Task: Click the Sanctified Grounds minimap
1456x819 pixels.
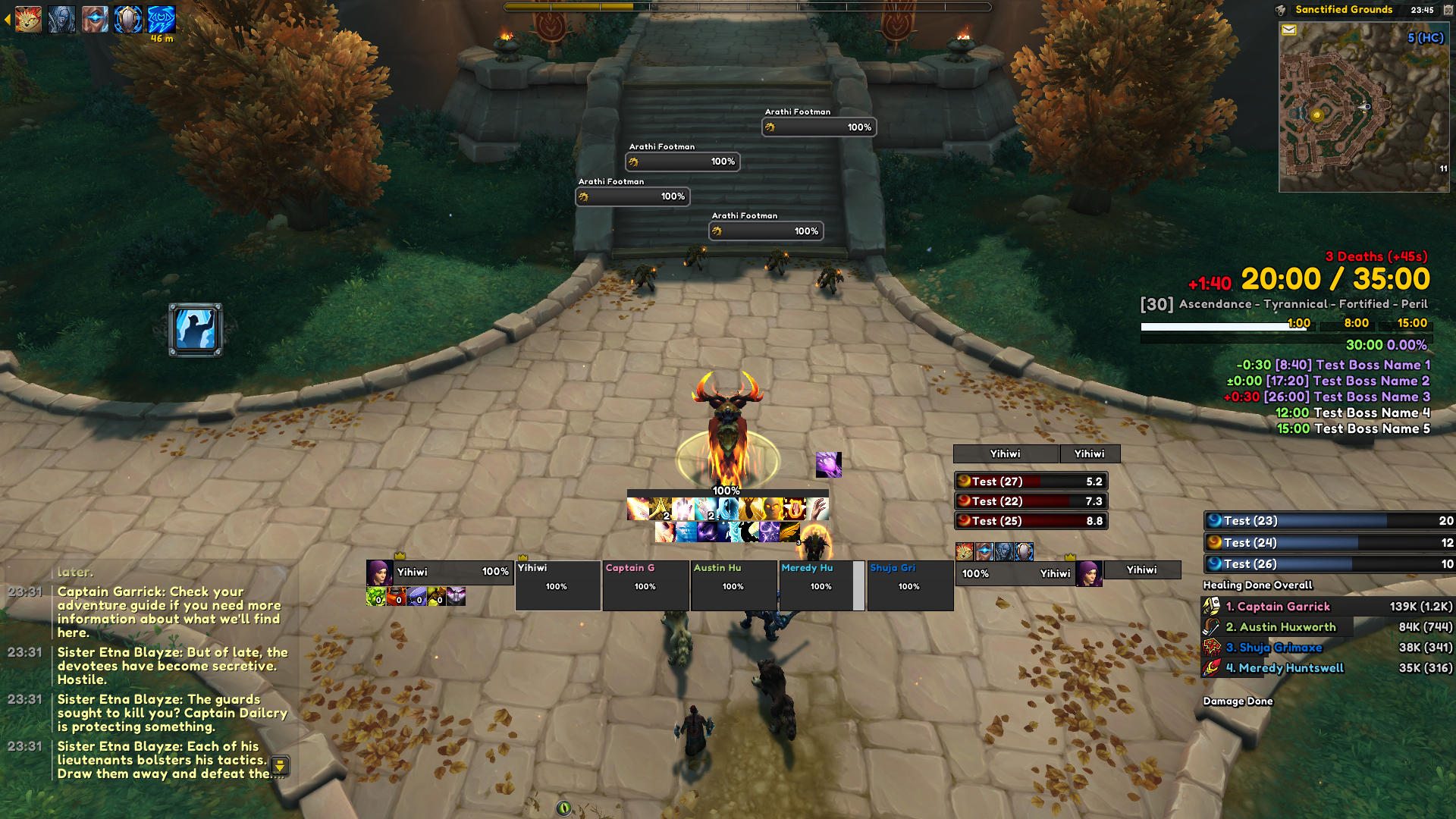Action: 1363,106
